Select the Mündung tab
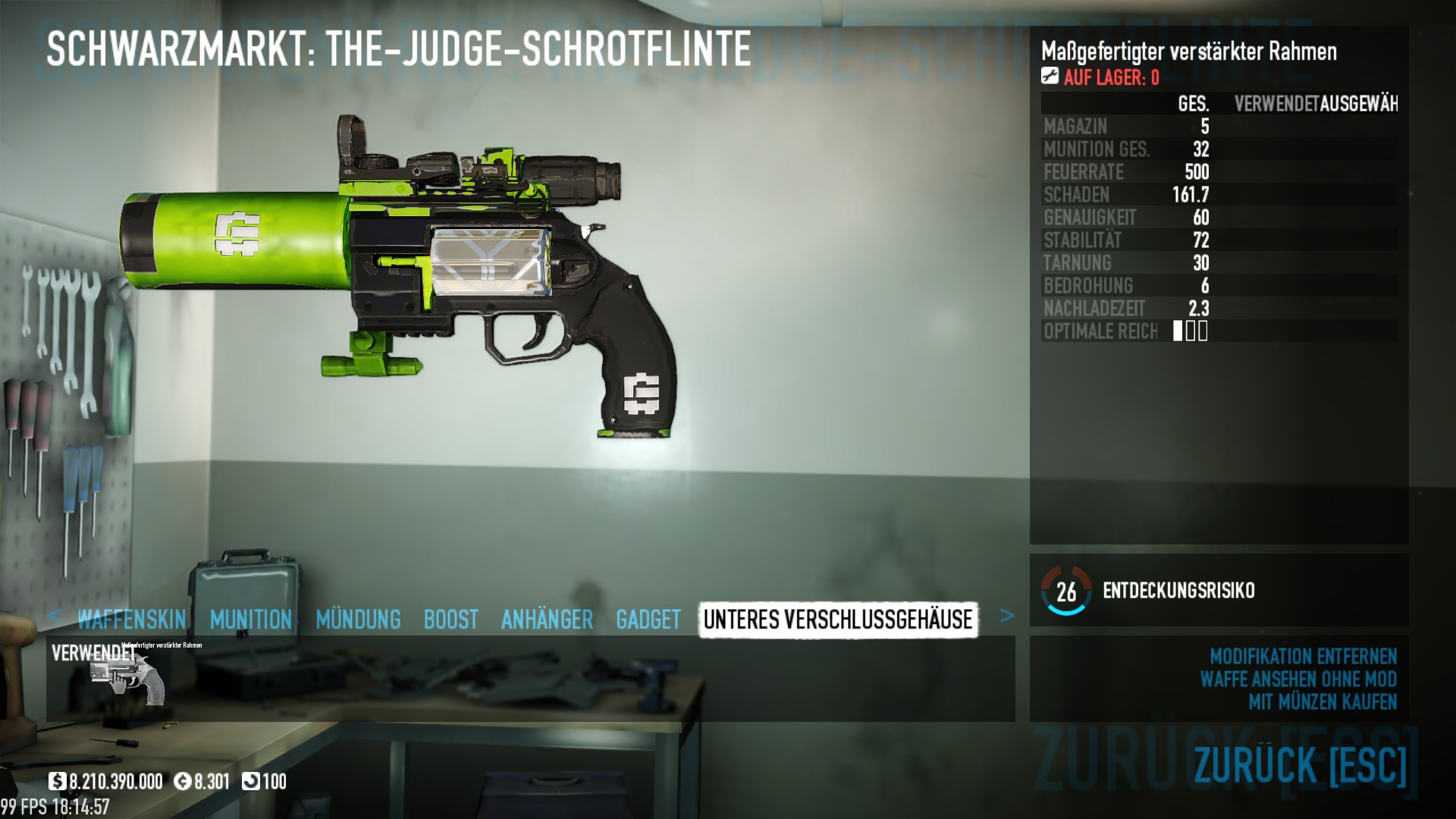Viewport: 1456px width, 819px height. 358,620
